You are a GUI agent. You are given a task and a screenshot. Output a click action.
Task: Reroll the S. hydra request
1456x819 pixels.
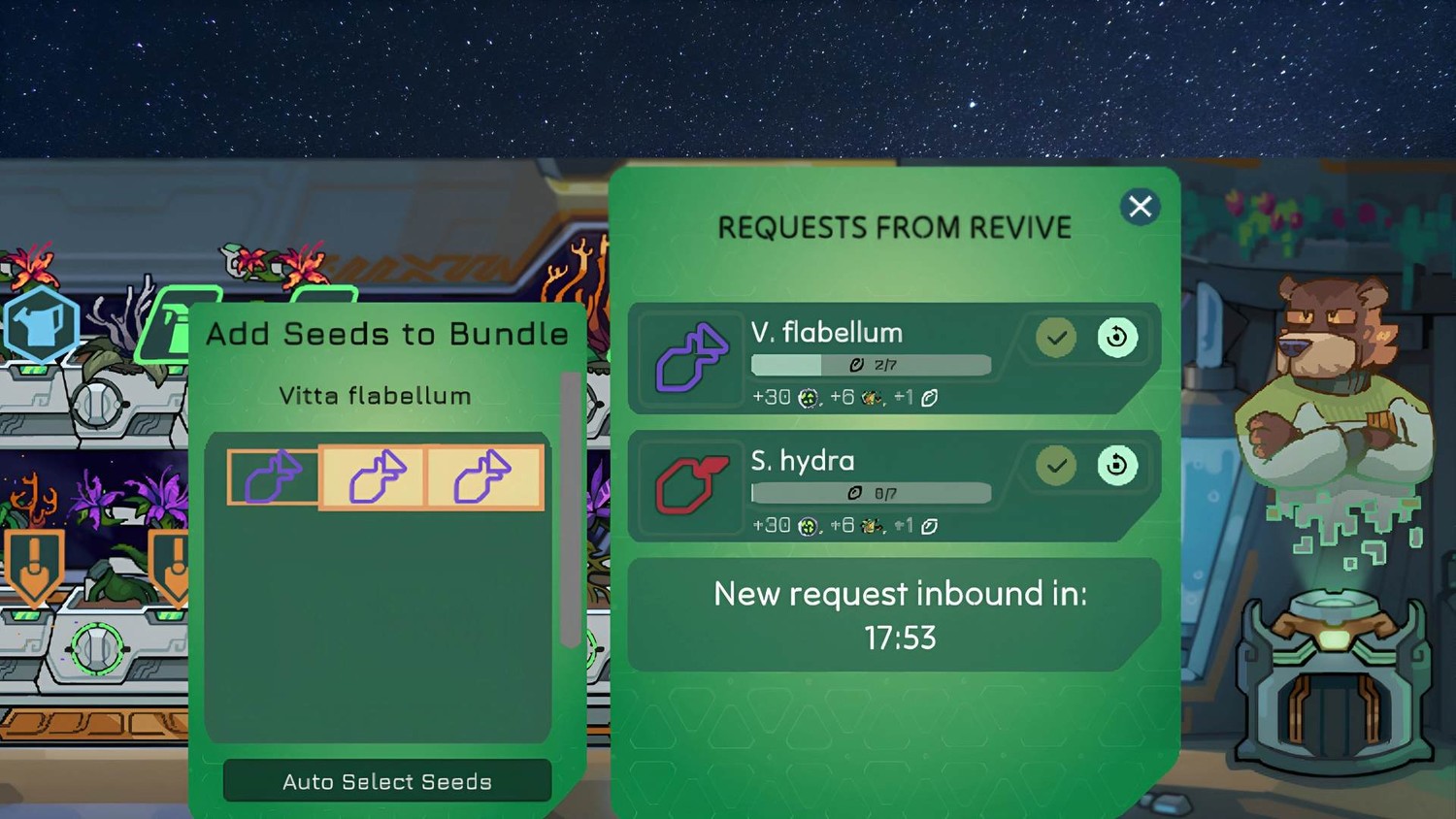point(1117,466)
